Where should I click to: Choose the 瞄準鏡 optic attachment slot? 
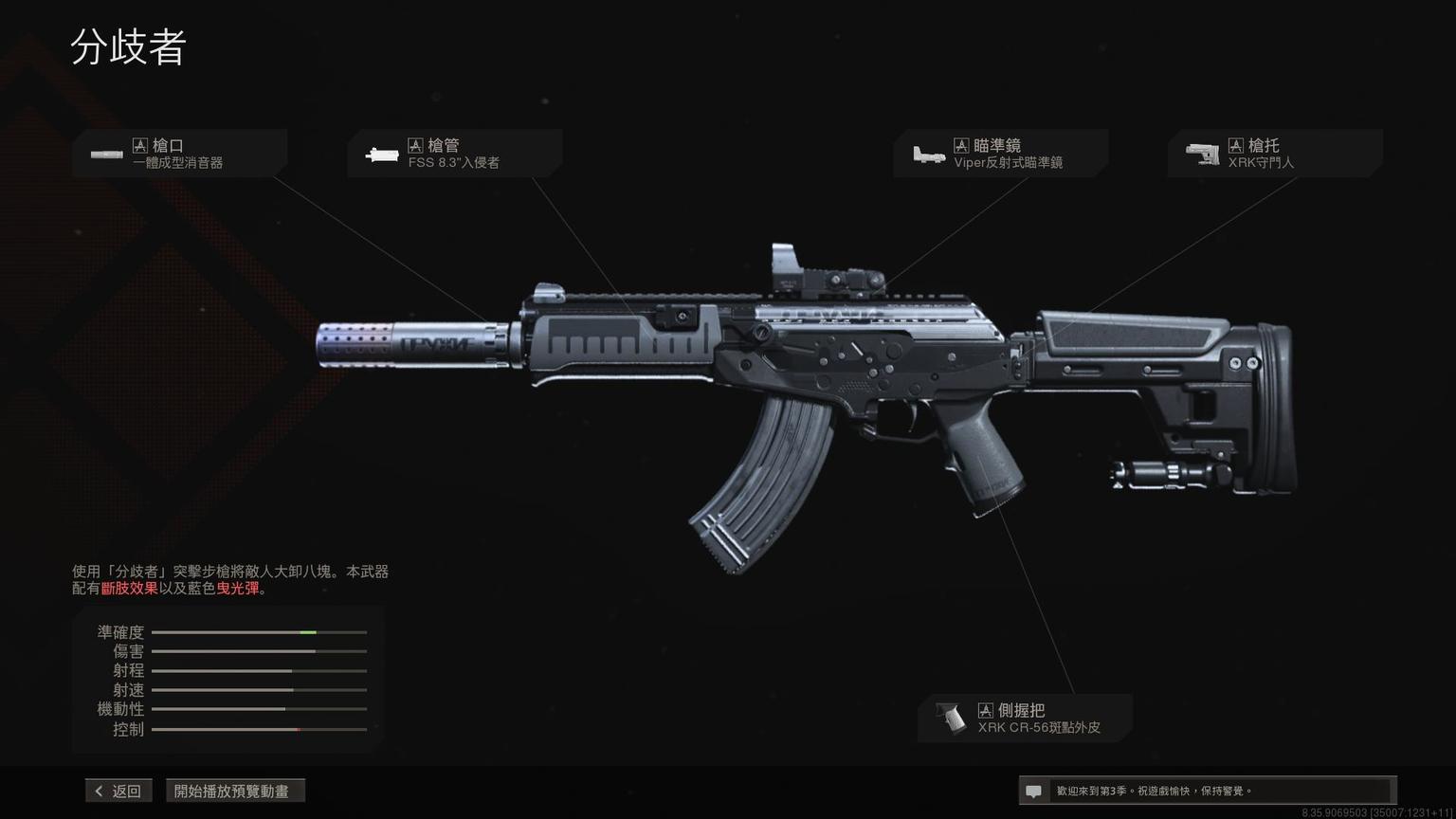[1000, 154]
